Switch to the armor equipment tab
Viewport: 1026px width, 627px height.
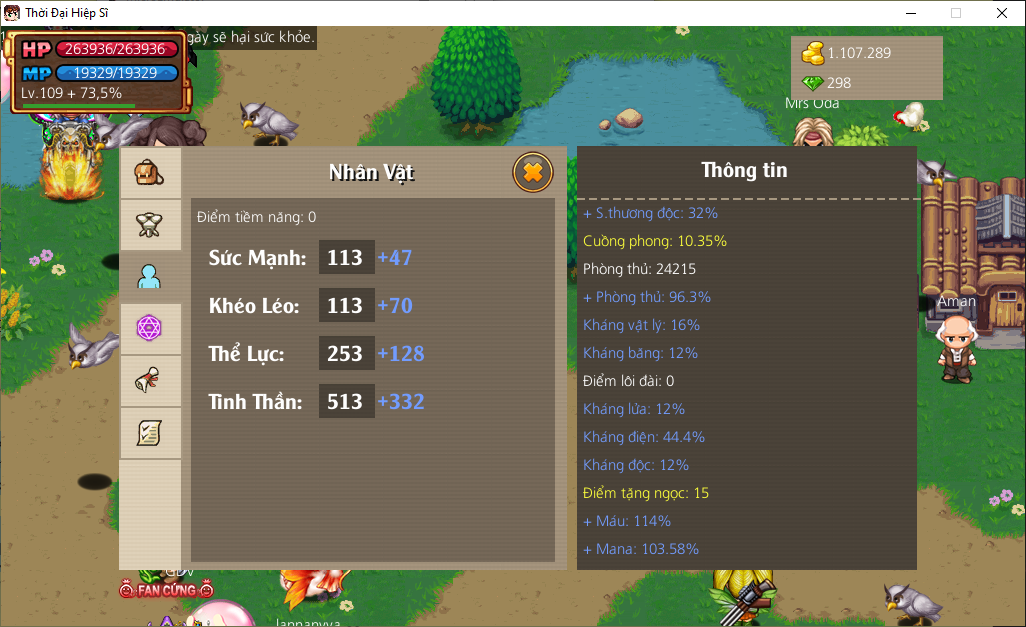coord(150,224)
